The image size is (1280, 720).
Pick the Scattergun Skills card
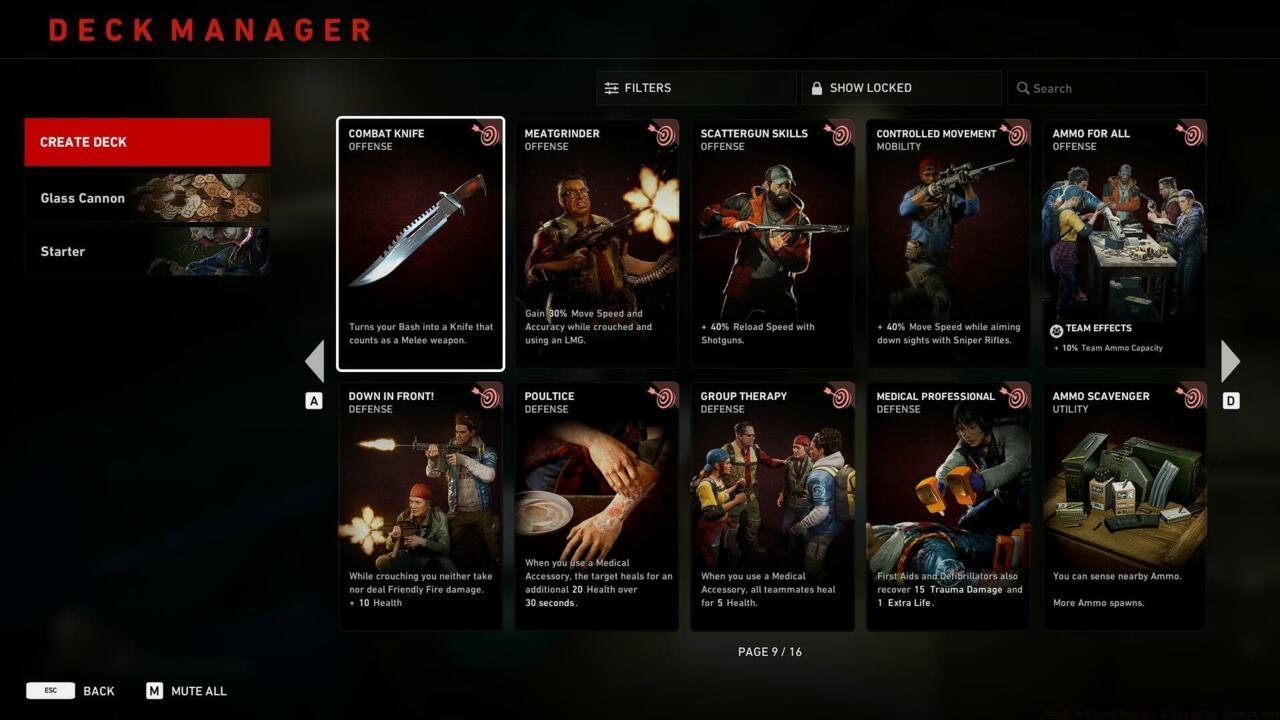(772, 244)
